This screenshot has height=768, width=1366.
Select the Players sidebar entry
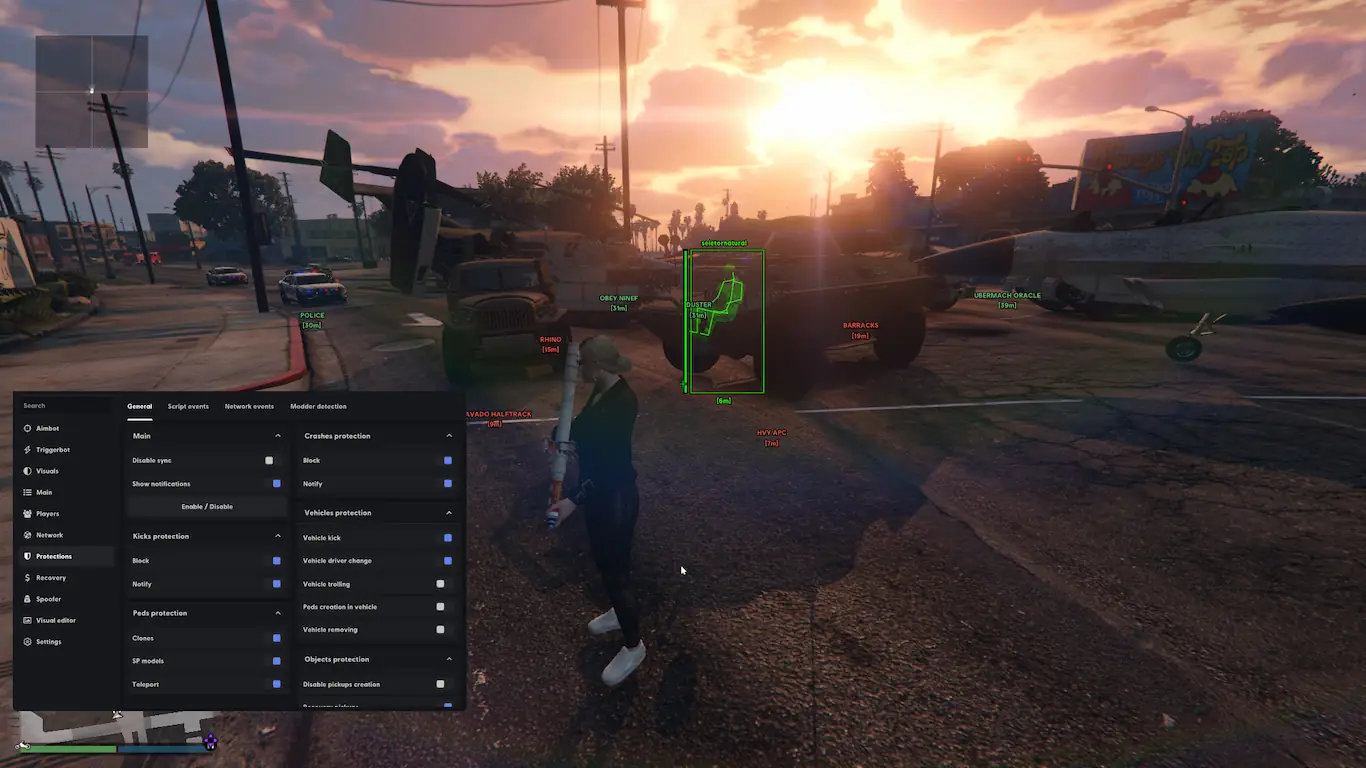click(47, 514)
